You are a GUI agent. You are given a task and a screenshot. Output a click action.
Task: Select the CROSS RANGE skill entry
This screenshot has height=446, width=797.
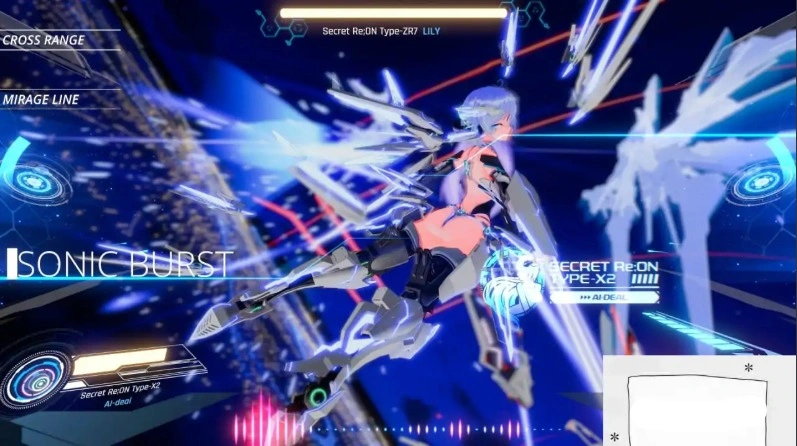(x=44, y=41)
